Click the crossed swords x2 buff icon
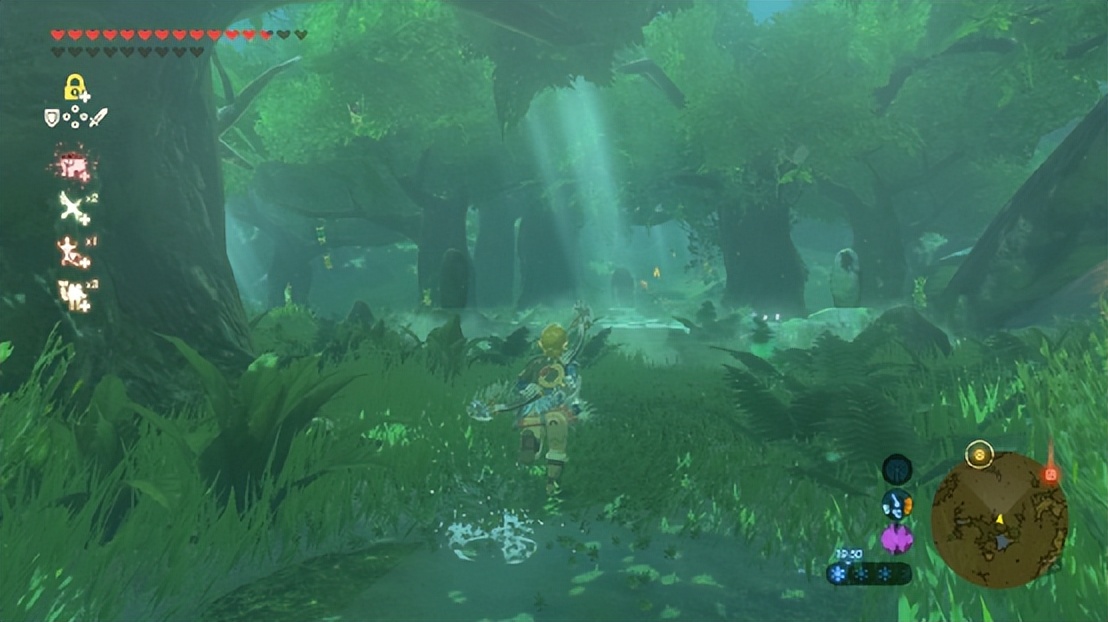1108x622 pixels. point(74,209)
